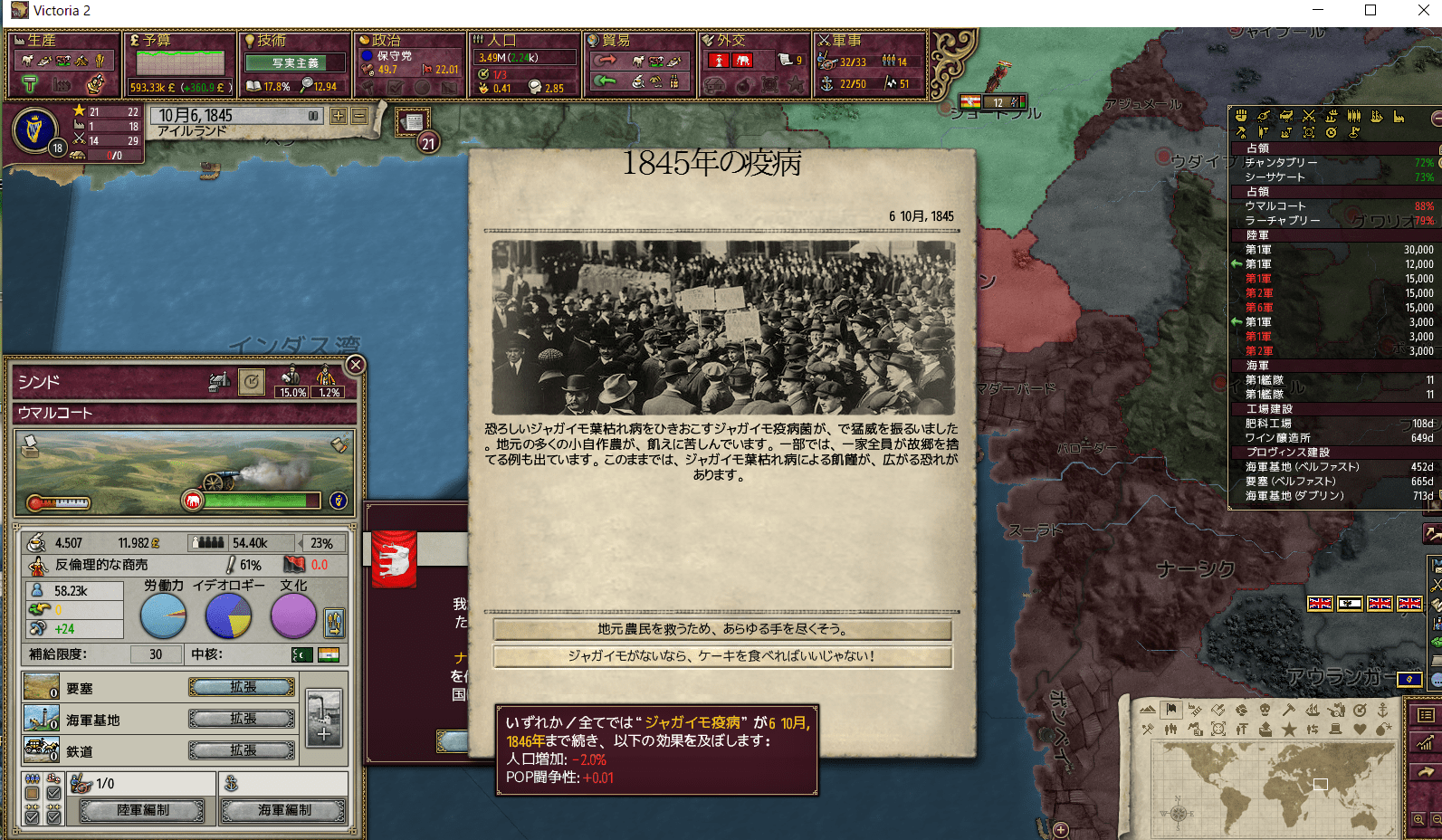Screen dimensions: 1442x840
Task: Uncheck the bottom-left recruitment checkbox in the province panel
Action: 31,816
